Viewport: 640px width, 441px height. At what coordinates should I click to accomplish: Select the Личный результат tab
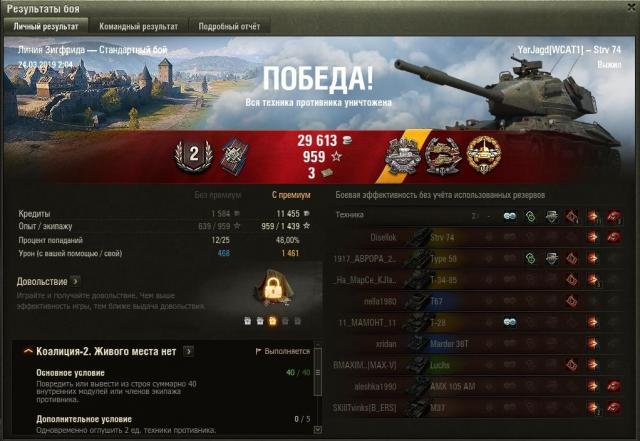coord(45,26)
